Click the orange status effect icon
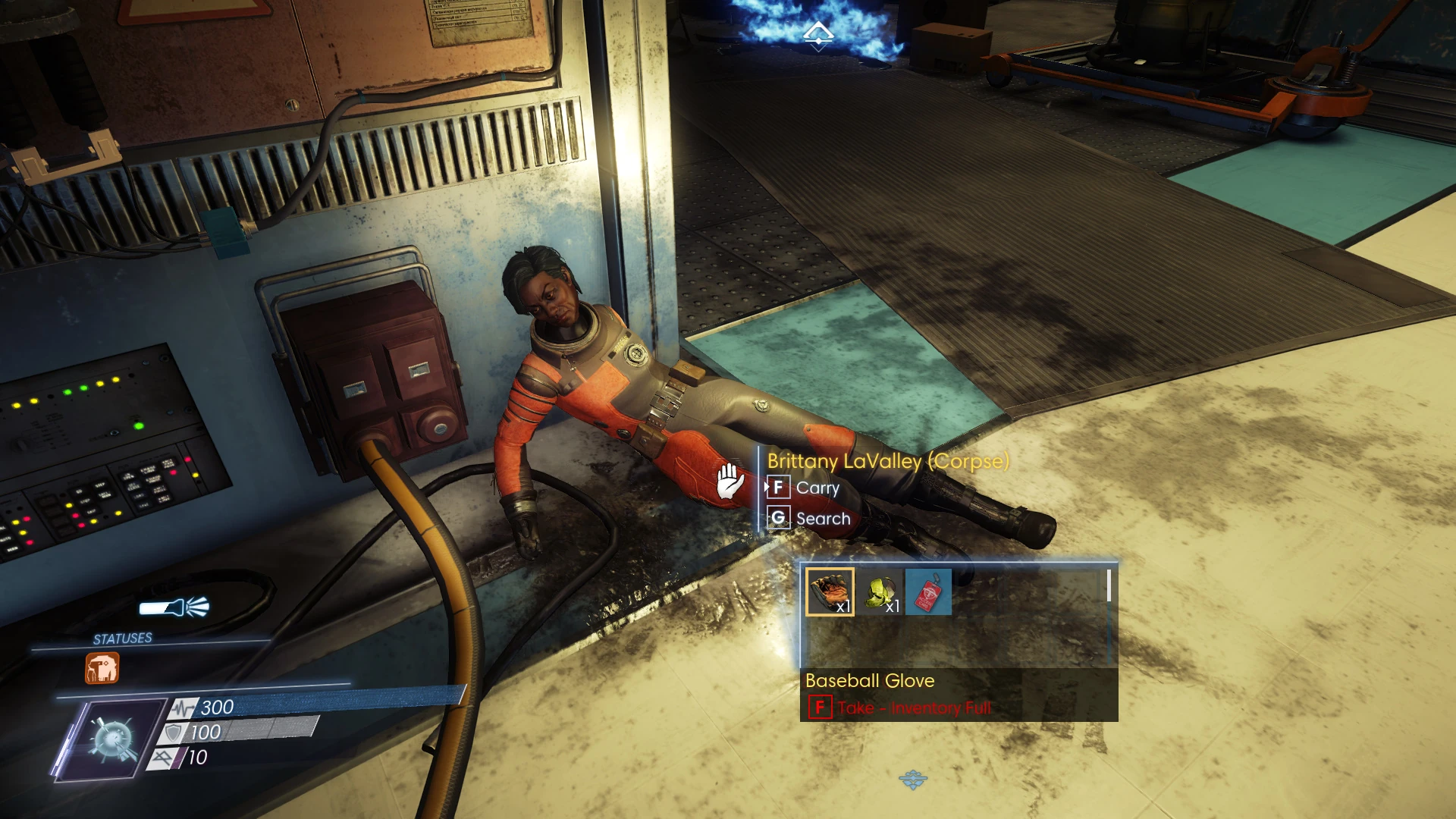Image resolution: width=1456 pixels, height=819 pixels. pos(102,669)
